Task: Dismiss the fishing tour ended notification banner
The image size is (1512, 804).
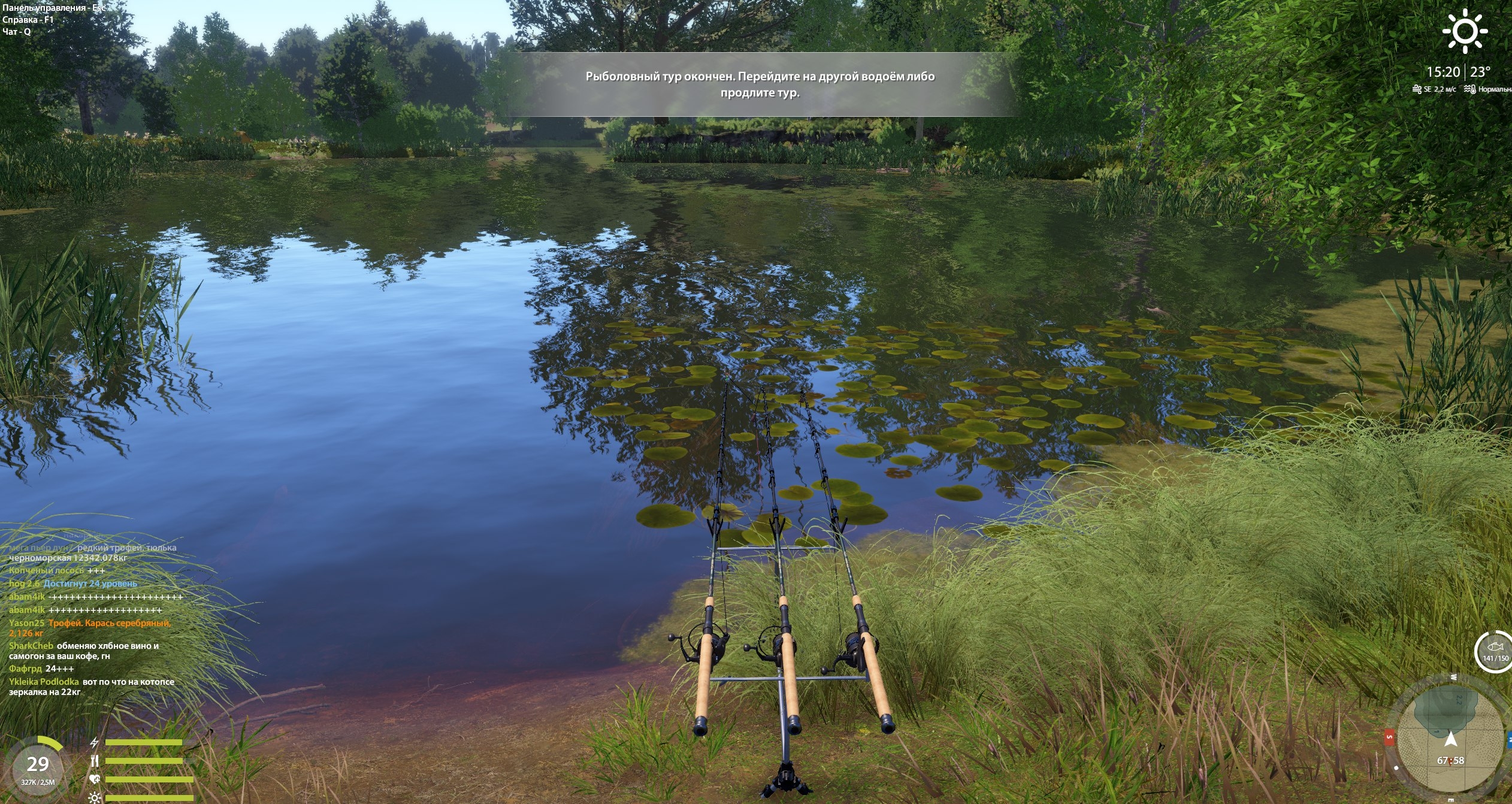Action: [760, 84]
